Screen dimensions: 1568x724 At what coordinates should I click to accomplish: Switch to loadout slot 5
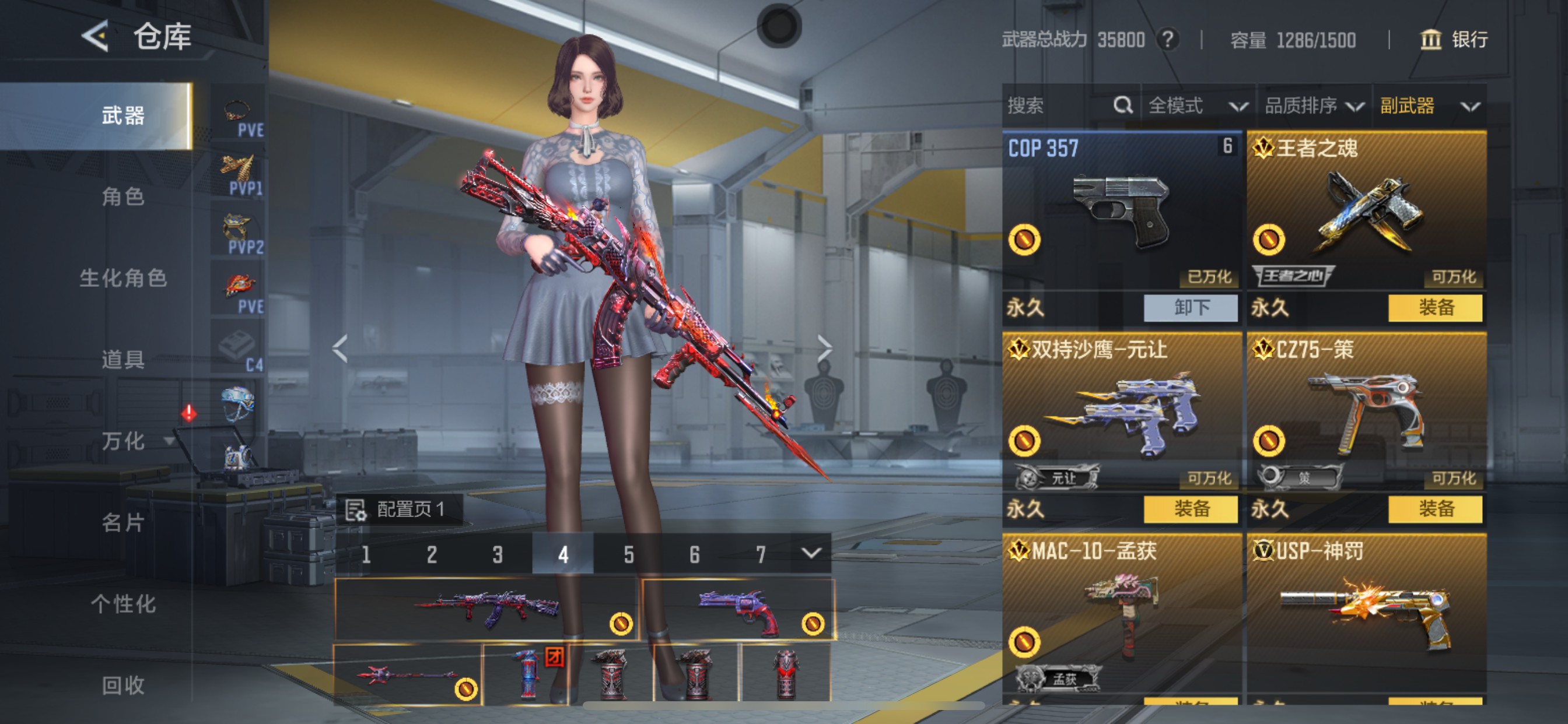coord(628,554)
